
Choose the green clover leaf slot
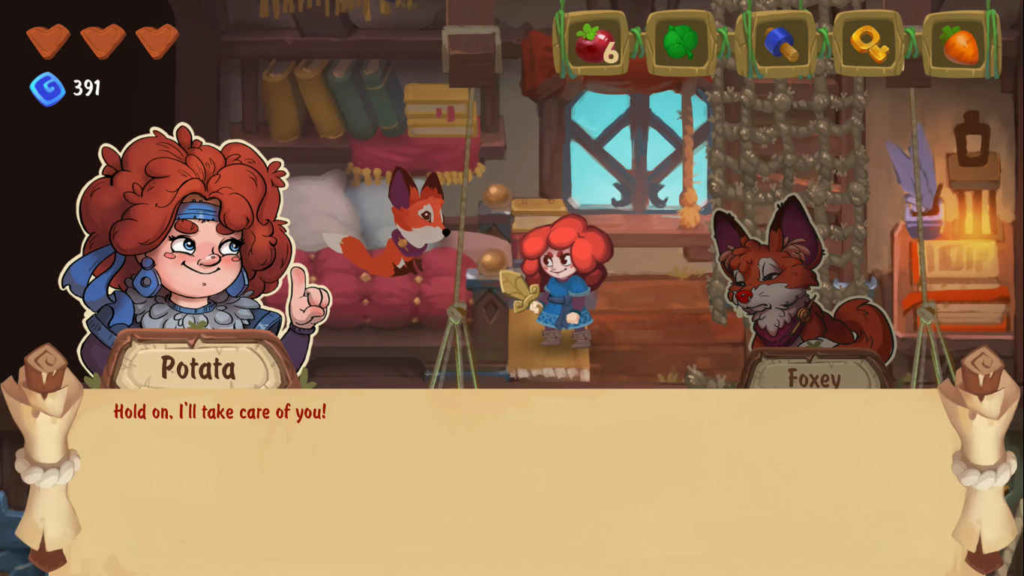pos(681,44)
